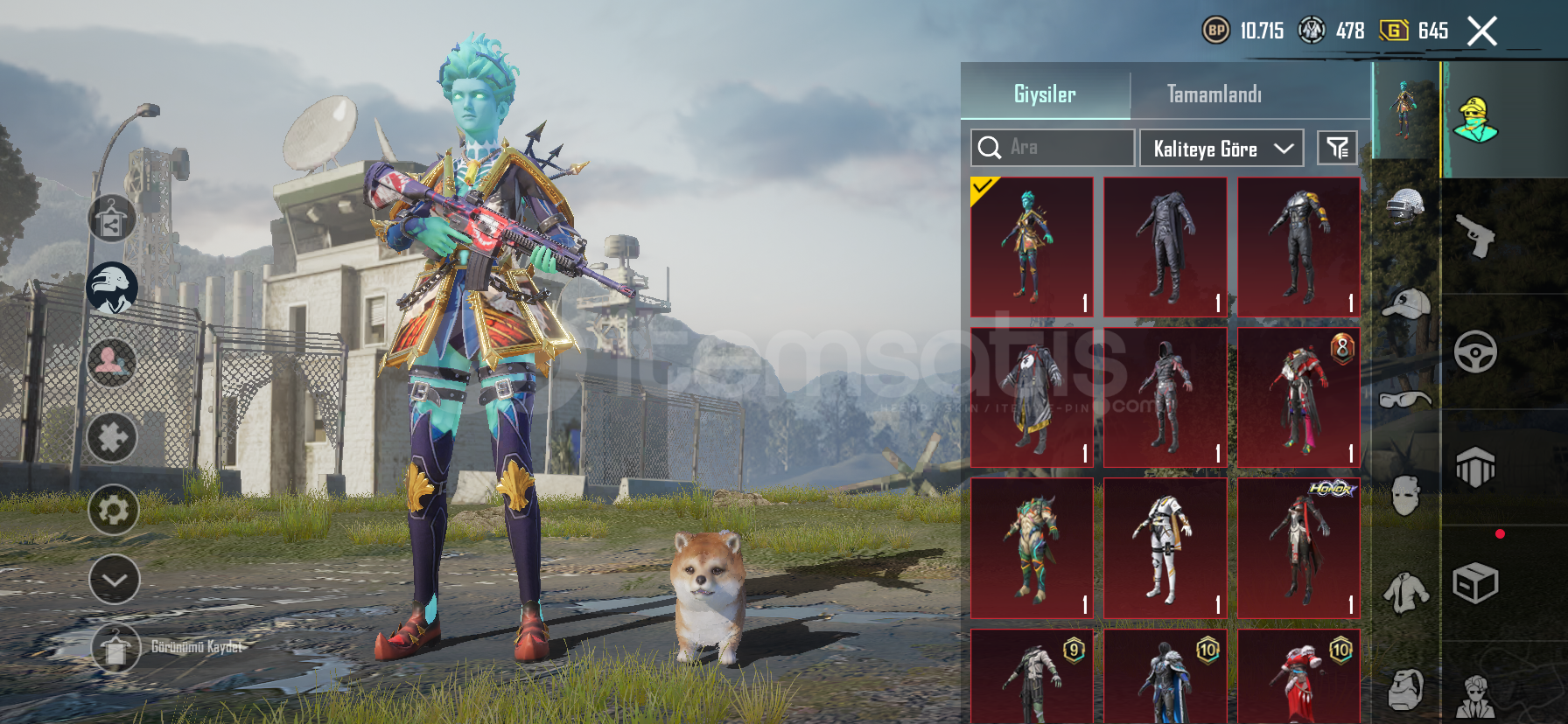Screen dimensions: 1568x724
Task: Show the sunglasses eyewear category
Action: [1405, 400]
